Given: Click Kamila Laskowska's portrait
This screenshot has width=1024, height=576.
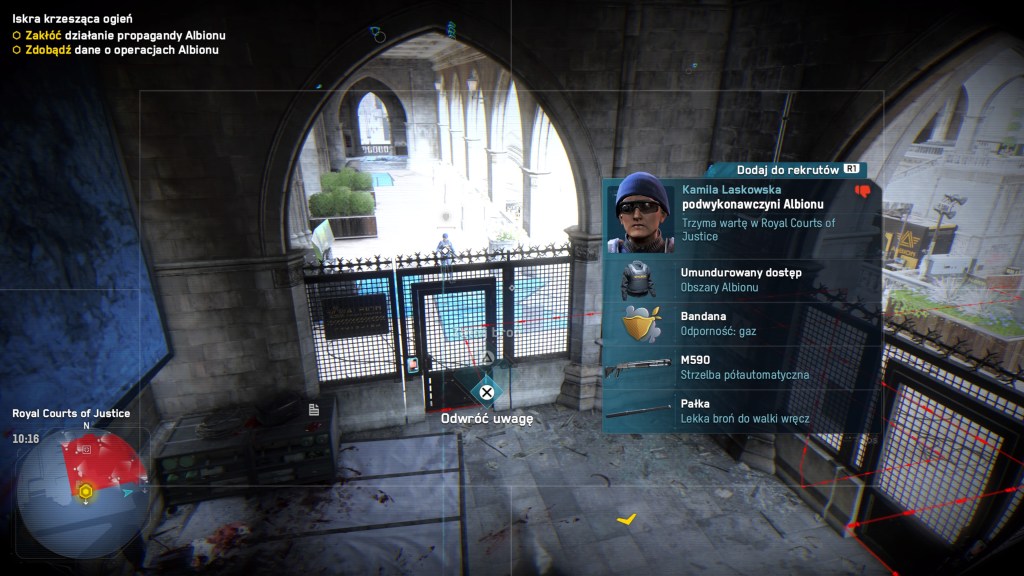Looking at the screenshot, I should (x=641, y=212).
